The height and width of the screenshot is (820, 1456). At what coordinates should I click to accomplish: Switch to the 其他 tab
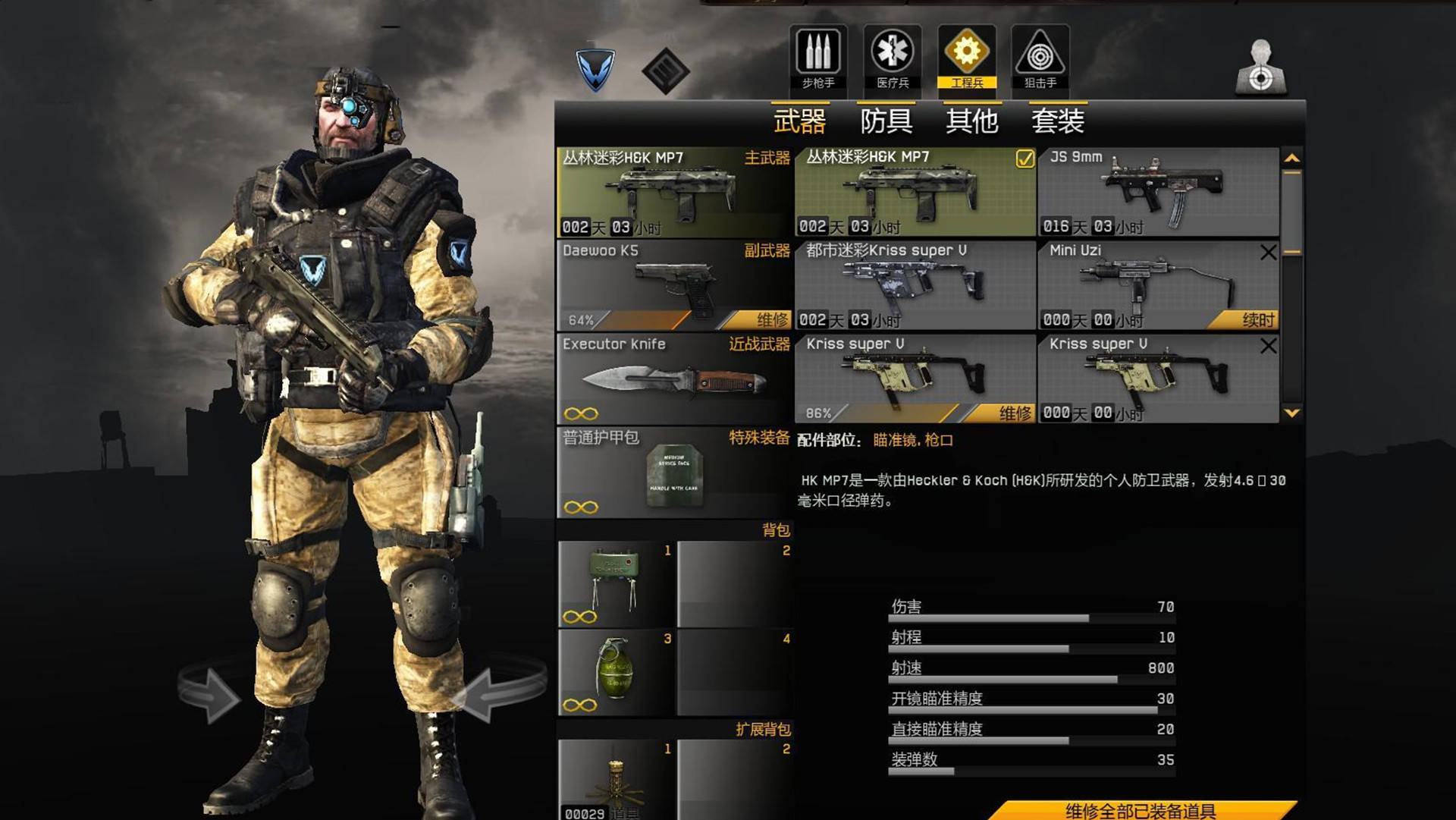pyautogui.click(x=971, y=121)
